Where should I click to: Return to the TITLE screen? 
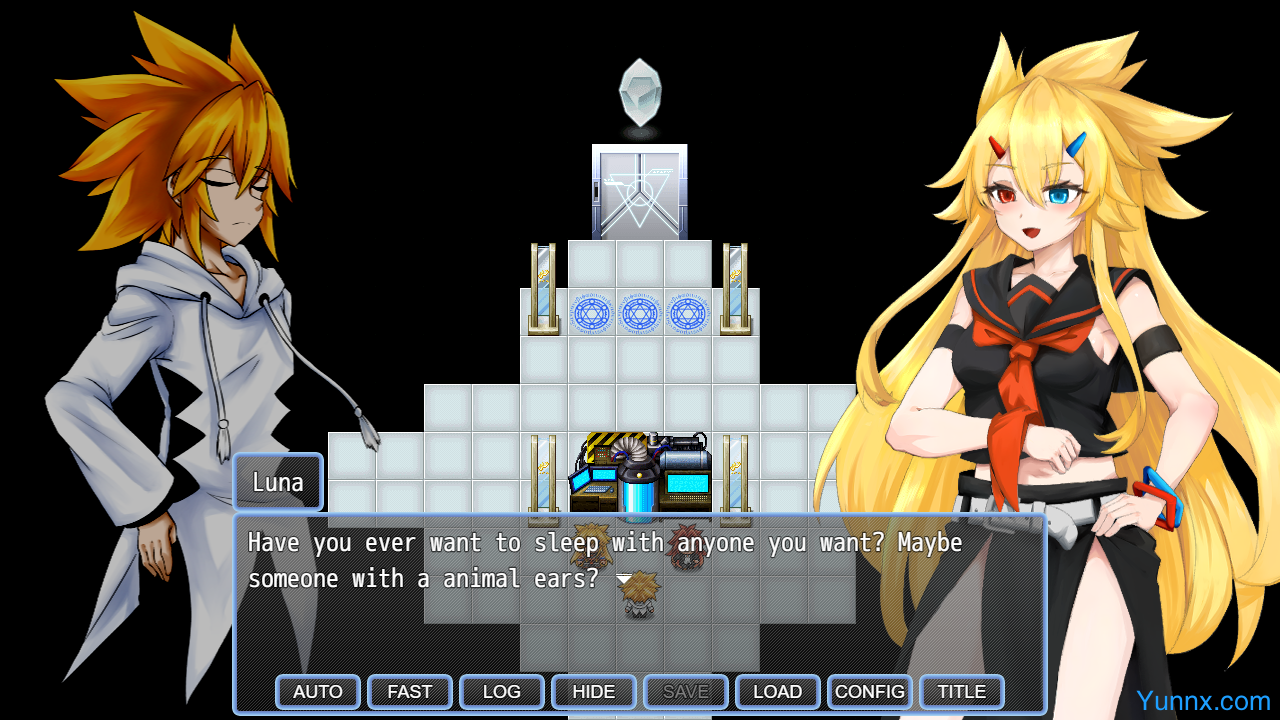coord(962,692)
